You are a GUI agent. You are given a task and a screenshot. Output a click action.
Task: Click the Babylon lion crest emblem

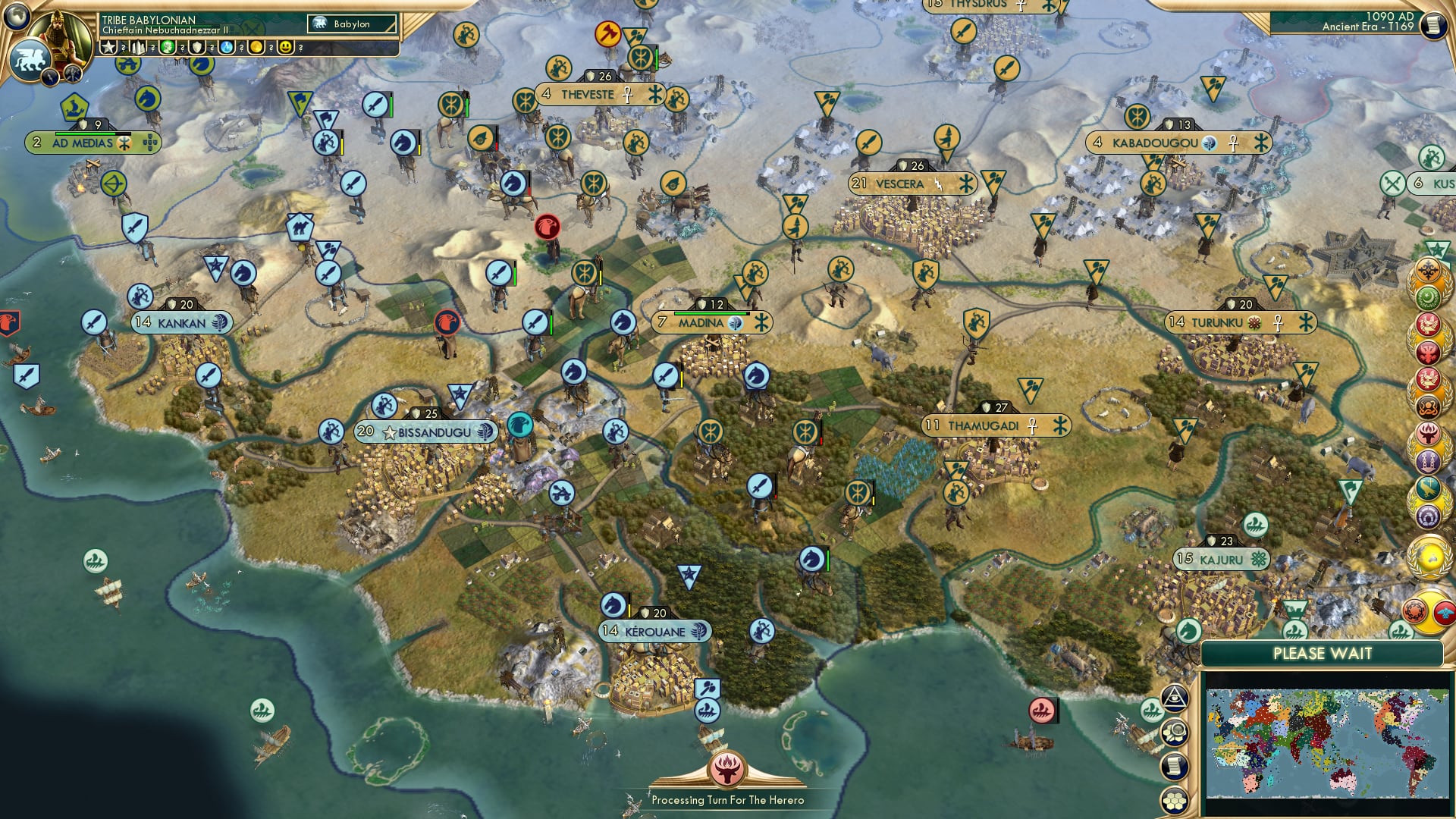(x=29, y=61)
